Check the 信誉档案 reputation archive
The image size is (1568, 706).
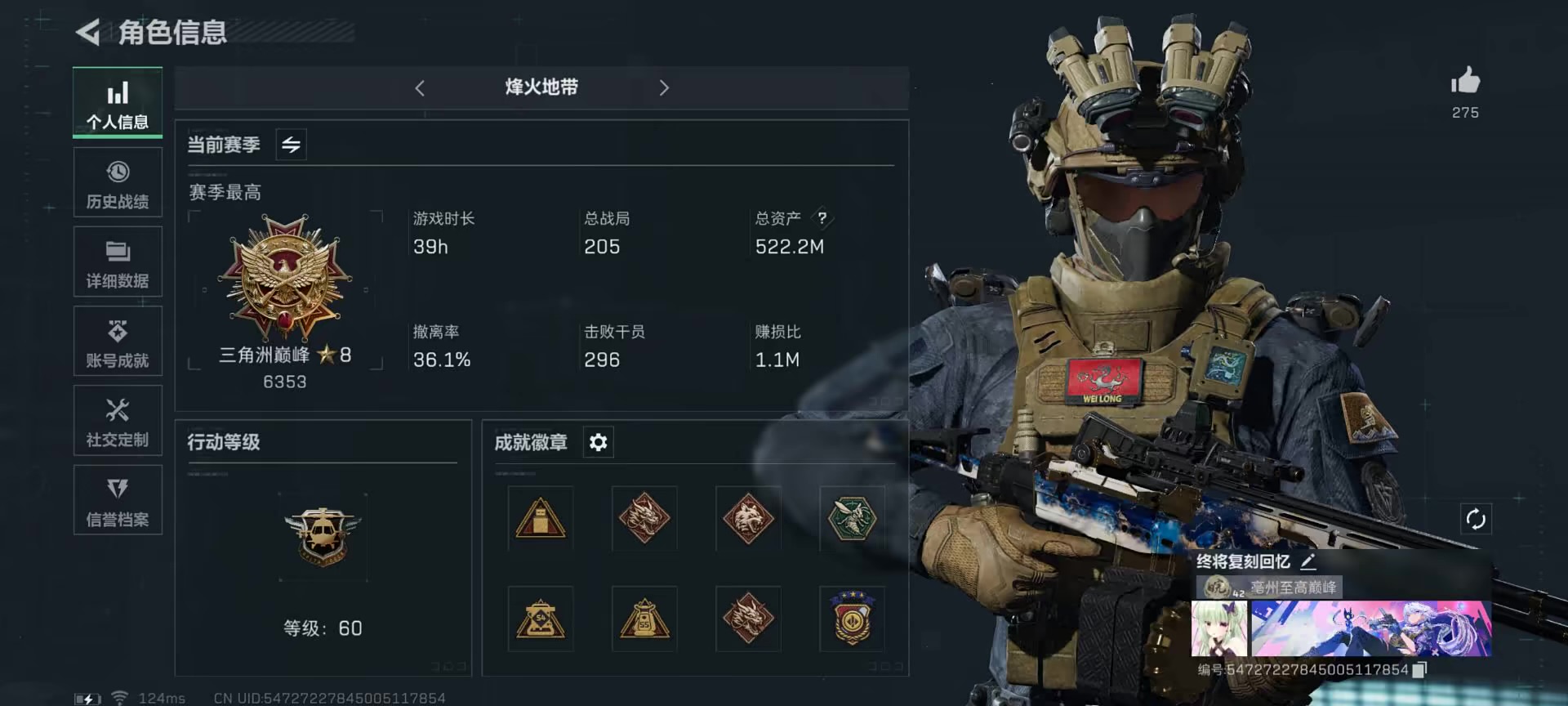[117, 499]
